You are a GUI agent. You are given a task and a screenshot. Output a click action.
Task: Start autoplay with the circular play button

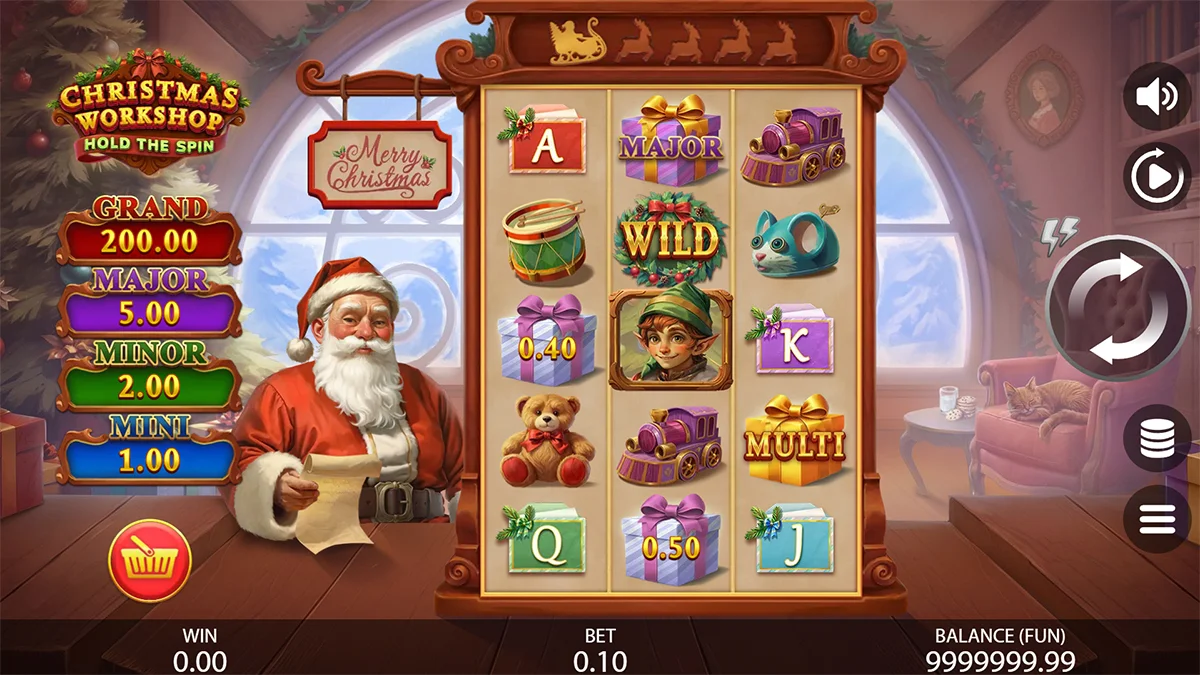pos(1157,177)
